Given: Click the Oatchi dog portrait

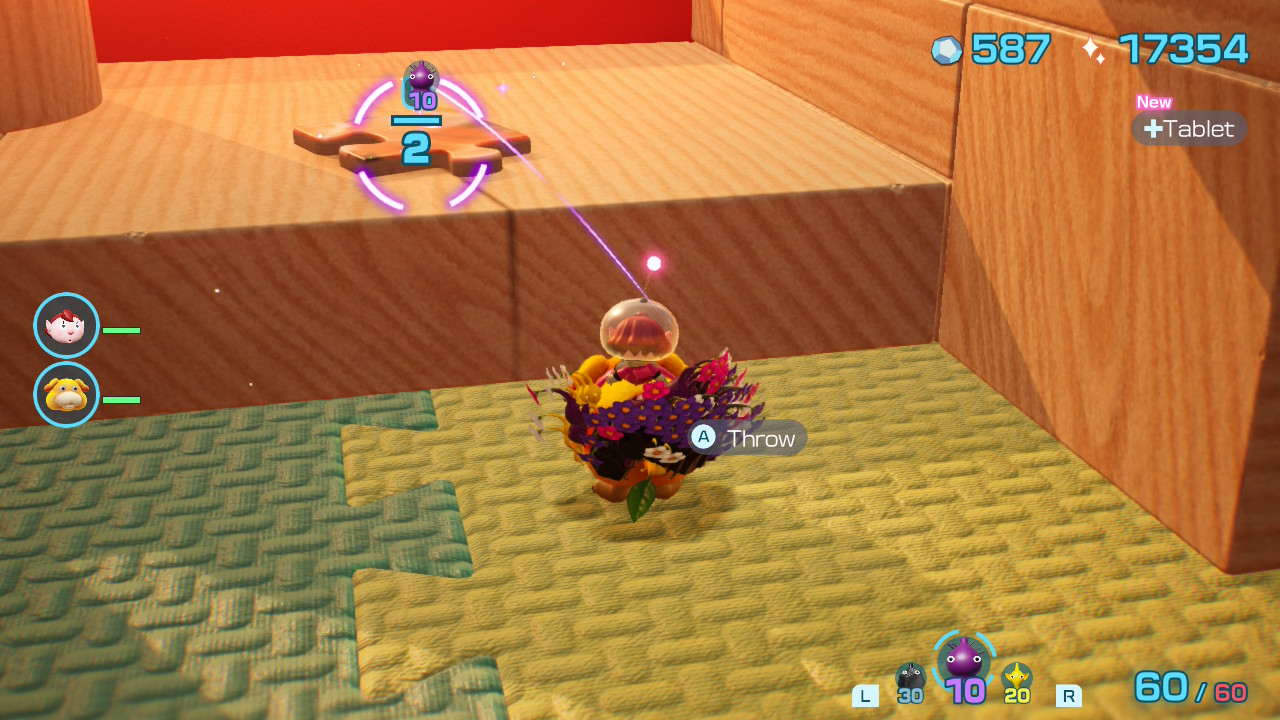Looking at the screenshot, I should (66, 395).
